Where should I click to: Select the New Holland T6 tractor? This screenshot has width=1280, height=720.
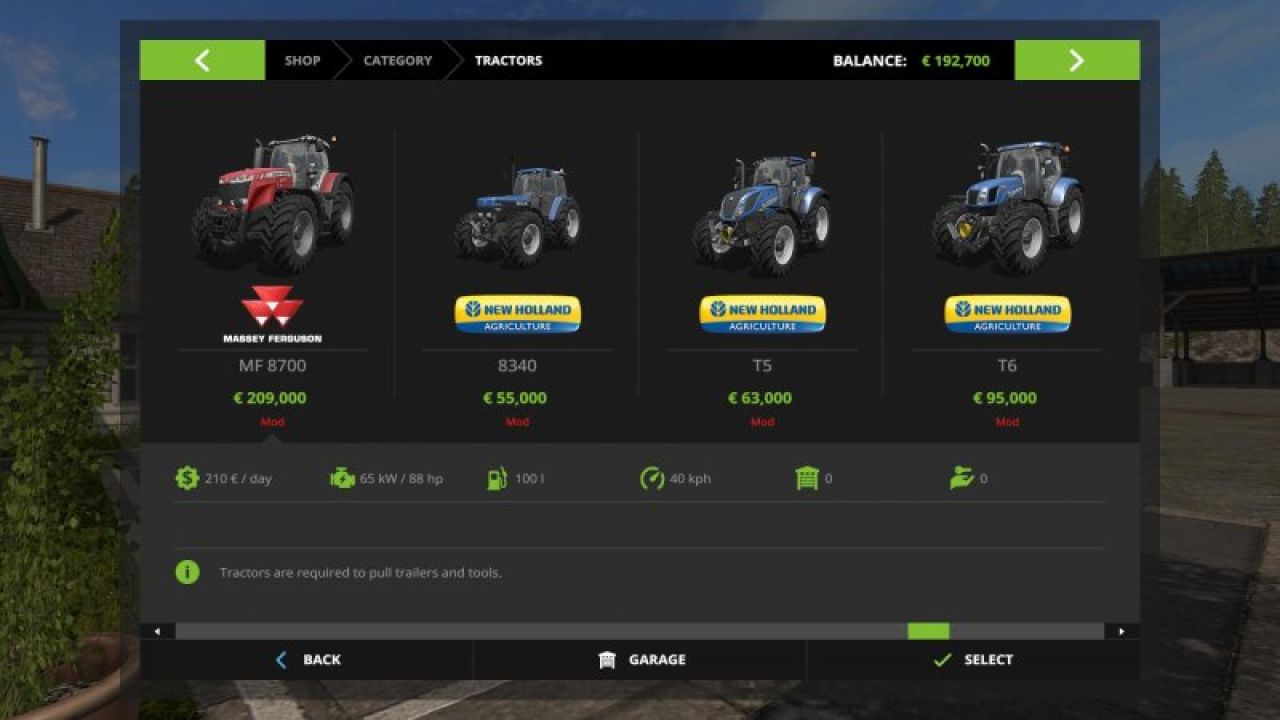coord(1007,270)
